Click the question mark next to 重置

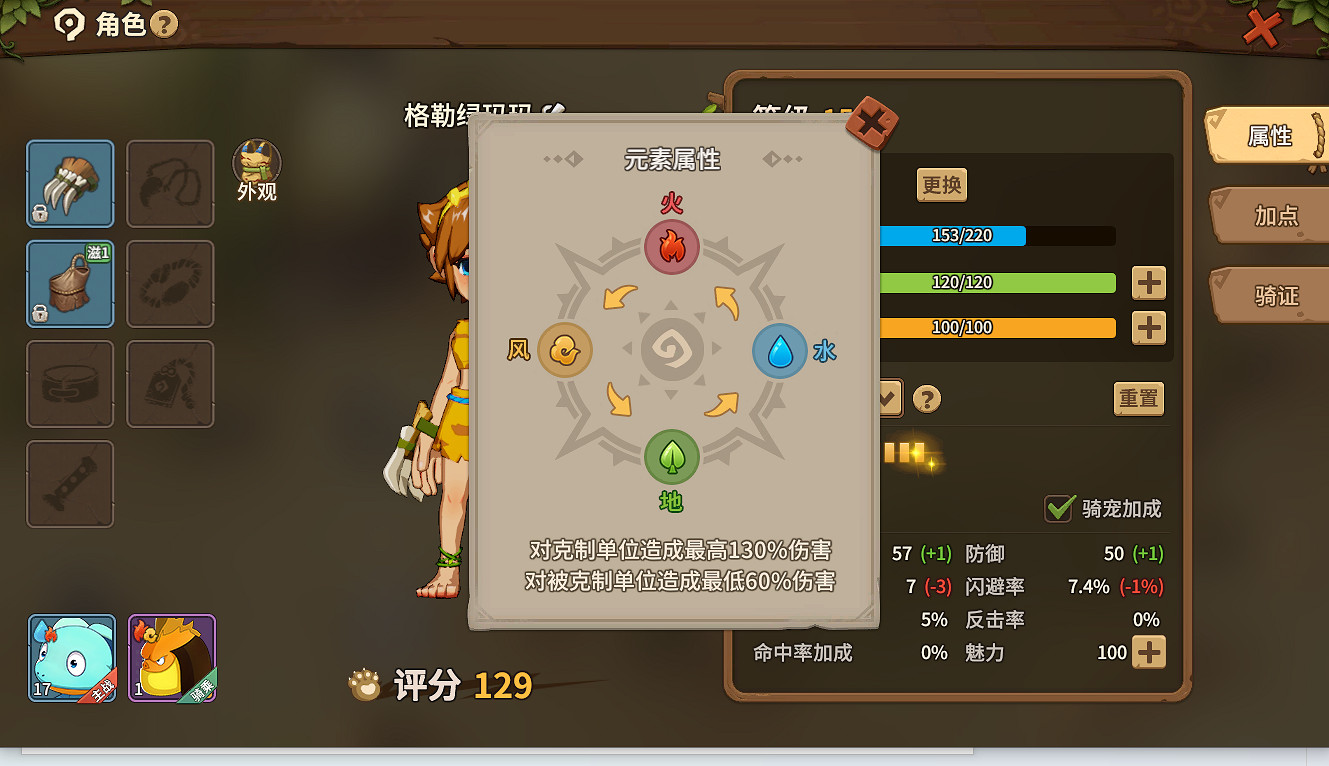[x=927, y=398]
